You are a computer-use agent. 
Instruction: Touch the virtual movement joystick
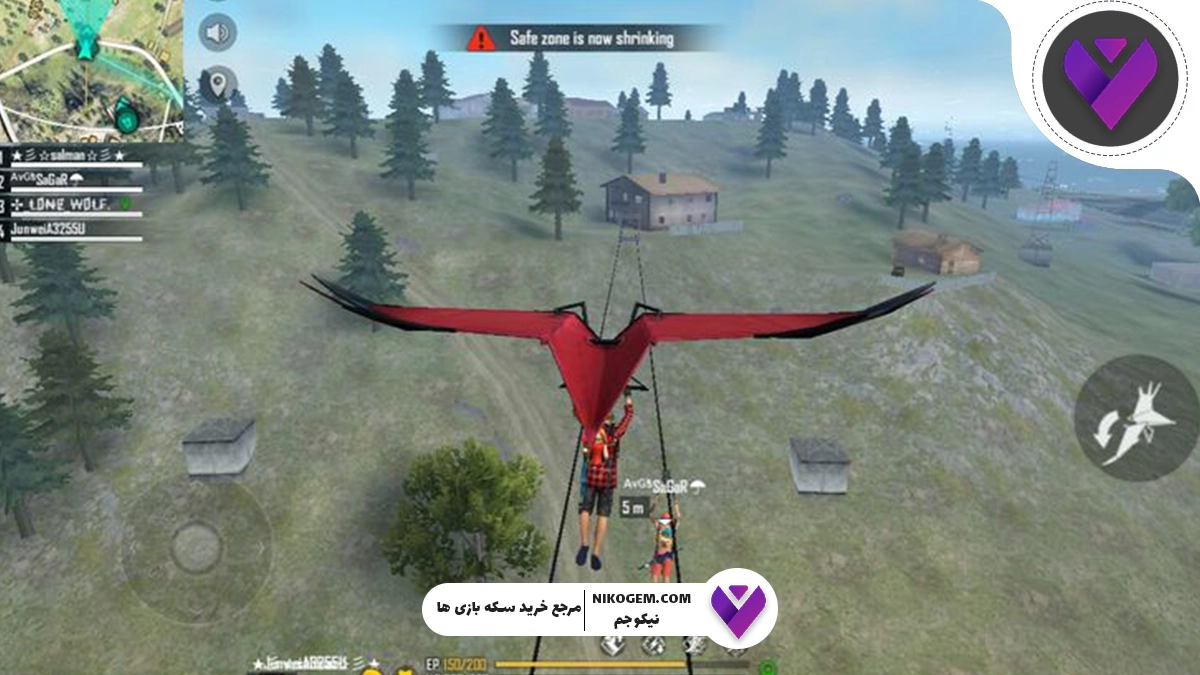(x=196, y=548)
